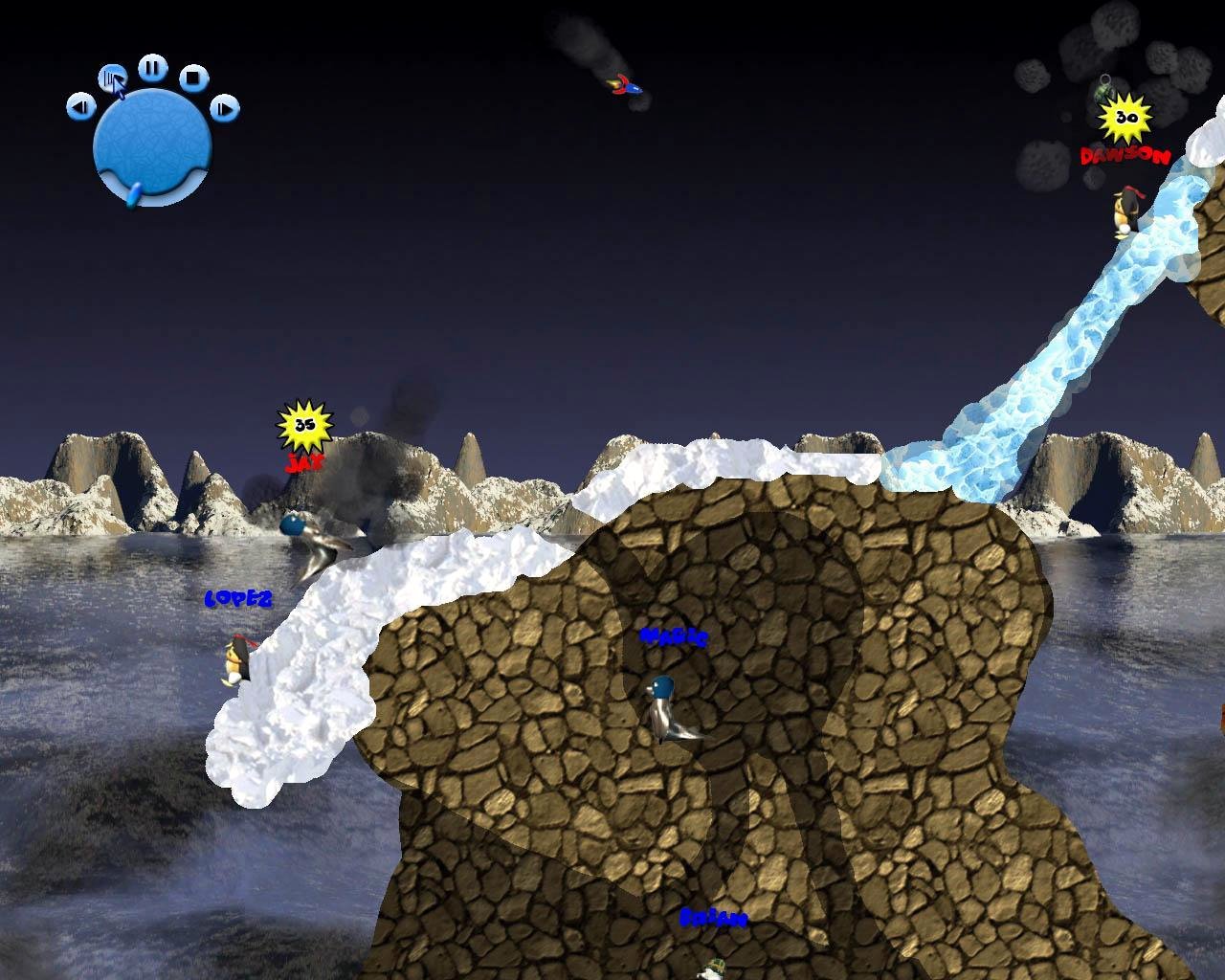Fast-forward using the right arrow button

(x=223, y=107)
